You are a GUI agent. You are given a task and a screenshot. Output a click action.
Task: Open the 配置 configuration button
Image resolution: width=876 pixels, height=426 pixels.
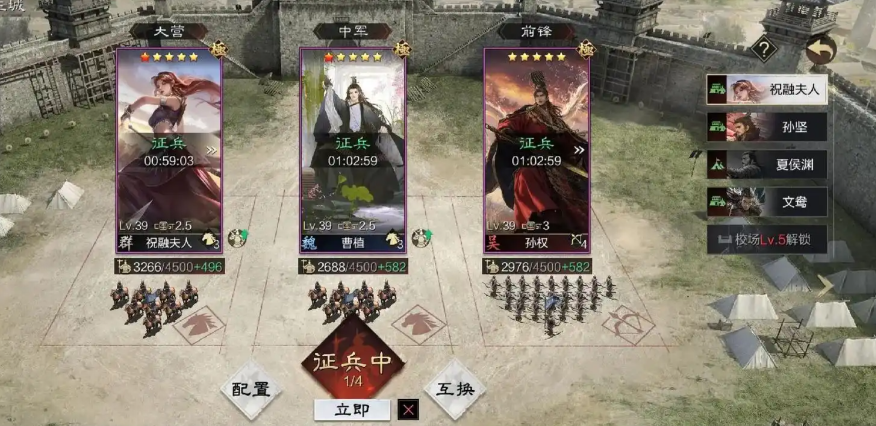251,389
